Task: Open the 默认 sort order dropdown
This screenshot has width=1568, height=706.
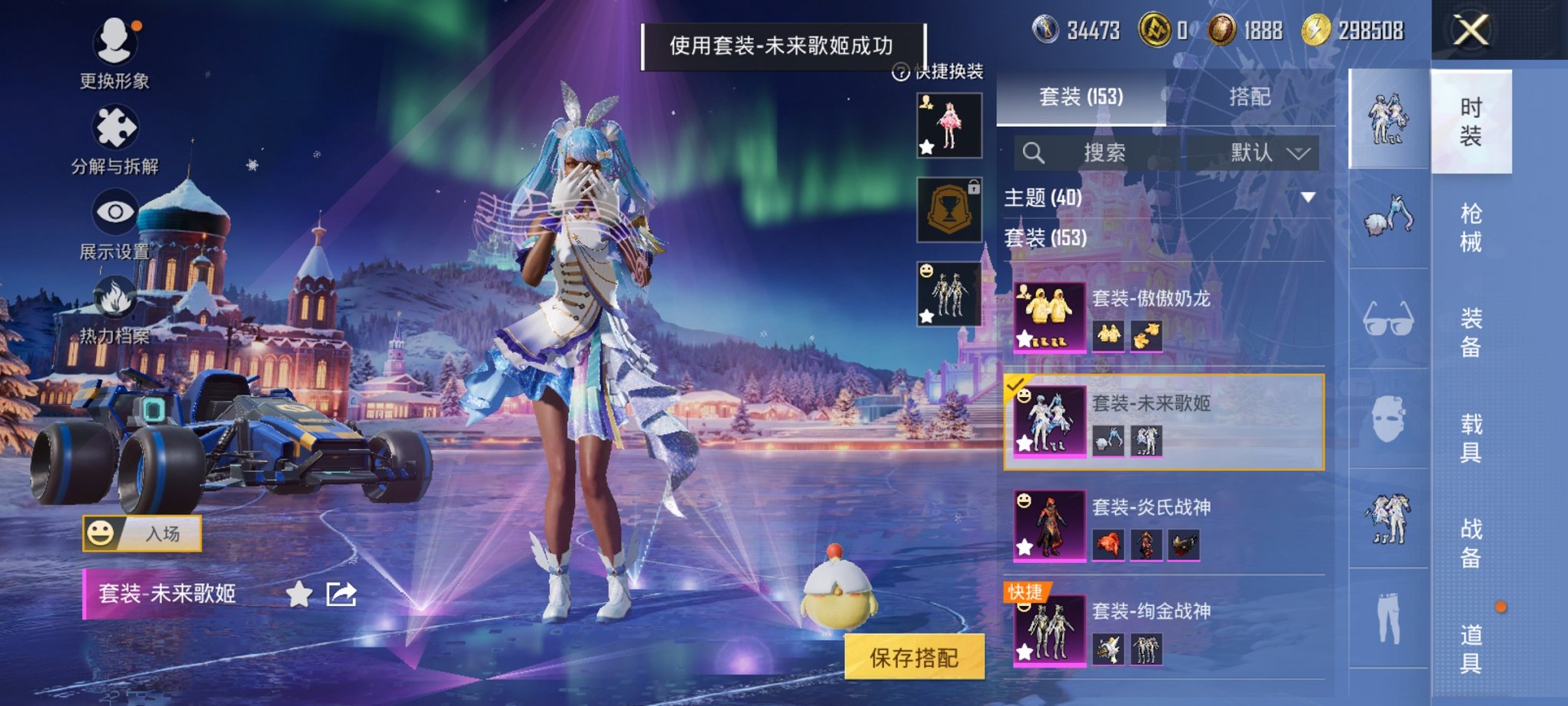Action: [x=1267, y=152]
